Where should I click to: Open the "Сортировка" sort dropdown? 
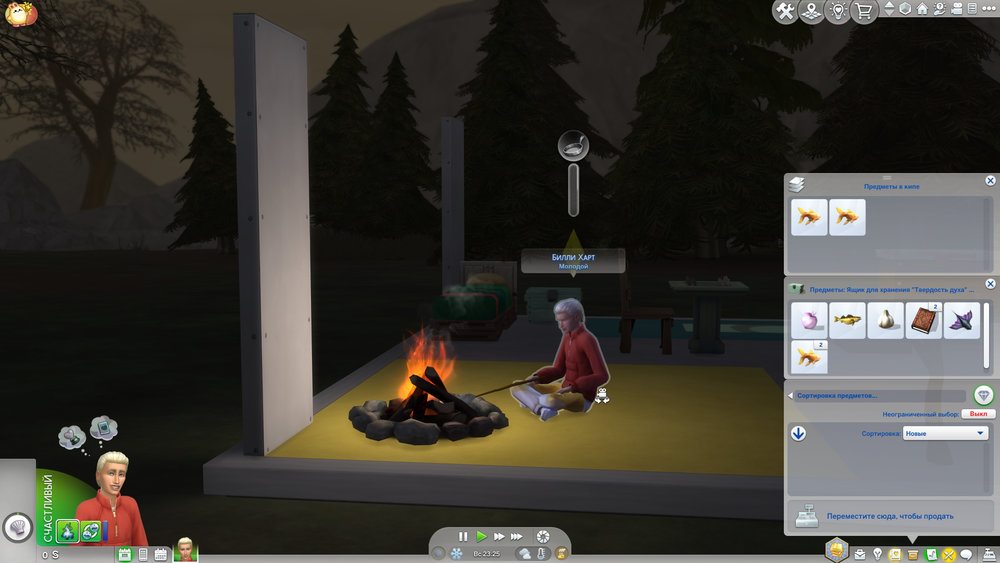[945, 433]
